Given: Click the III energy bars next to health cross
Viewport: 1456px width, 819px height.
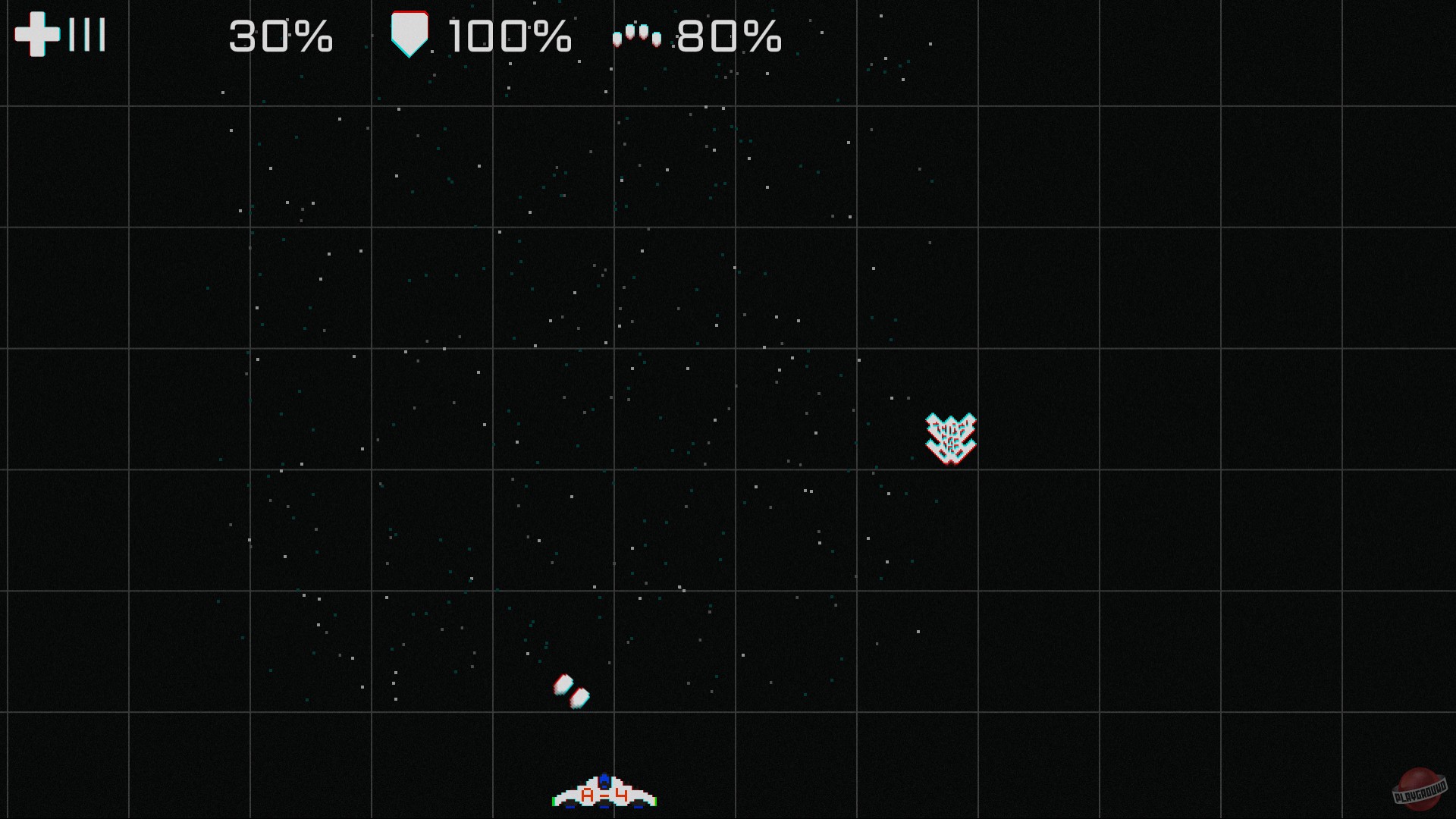Looking at the screenshot, I should (x=89, y=33).
